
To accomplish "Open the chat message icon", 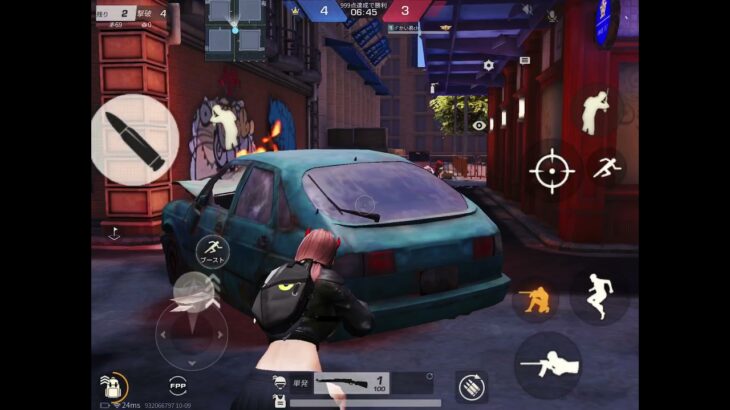I will coord(525,62).
